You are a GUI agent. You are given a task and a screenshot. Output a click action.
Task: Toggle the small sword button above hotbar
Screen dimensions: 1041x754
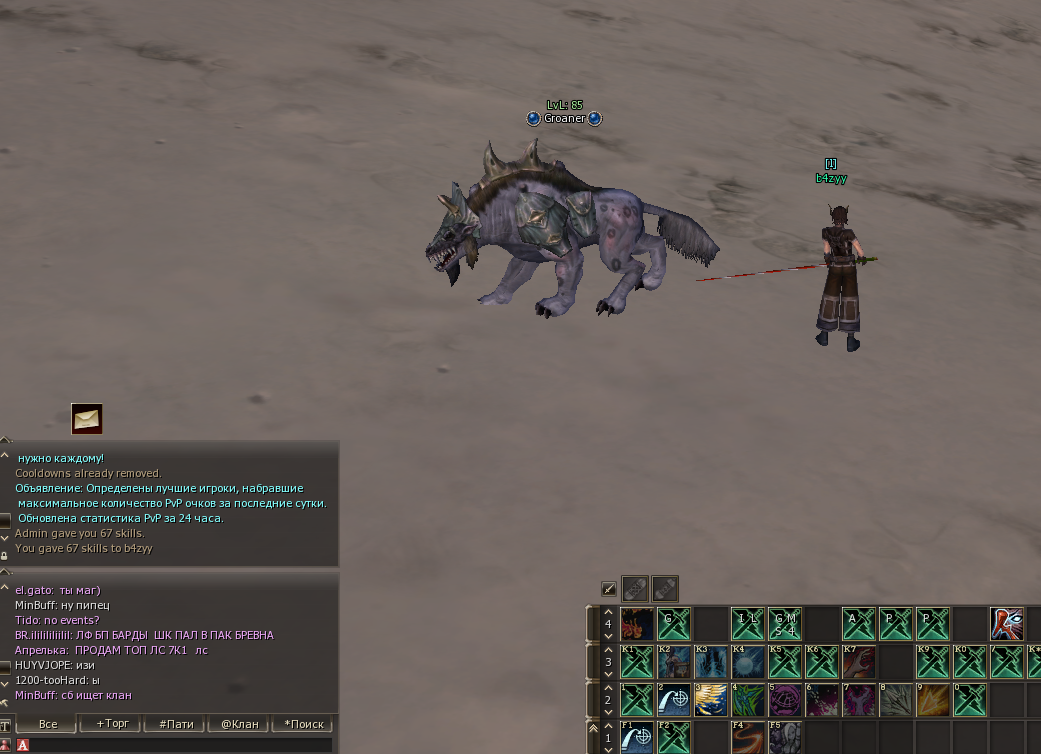point(608,589)
